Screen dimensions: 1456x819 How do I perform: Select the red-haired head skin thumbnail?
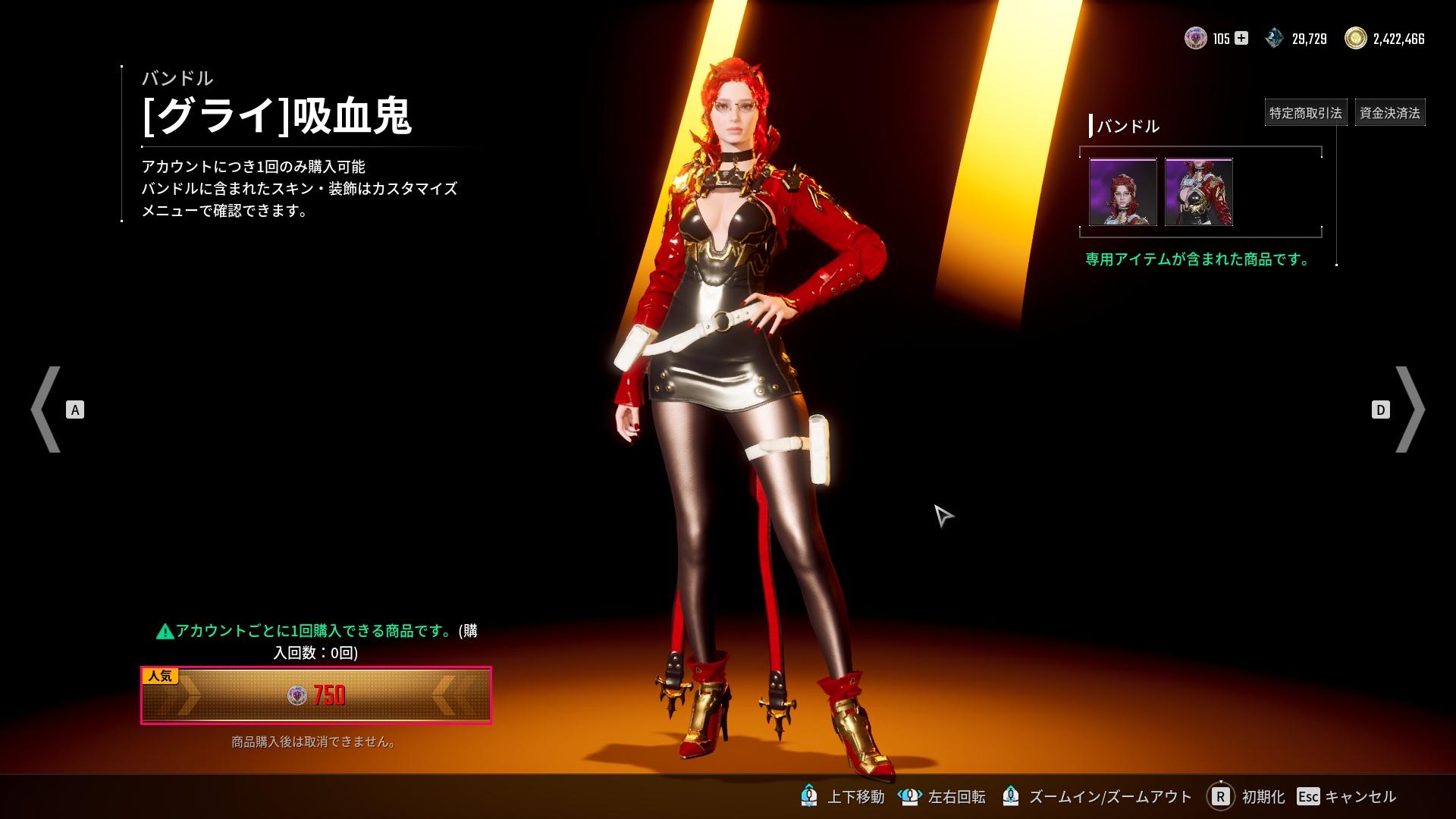(1122, 192)
